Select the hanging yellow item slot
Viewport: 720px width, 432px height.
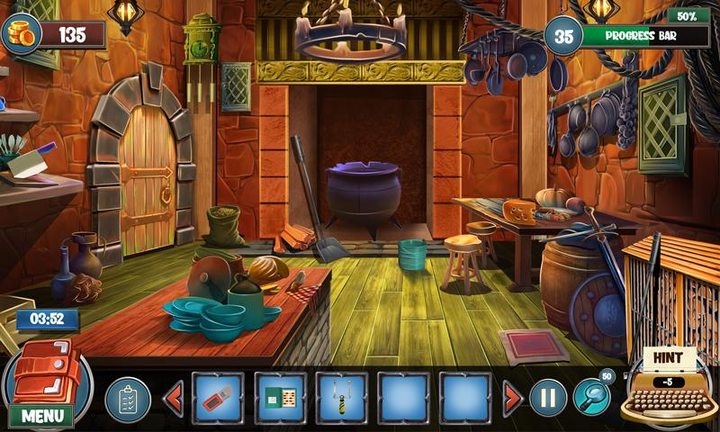click(x=342, y=399)
